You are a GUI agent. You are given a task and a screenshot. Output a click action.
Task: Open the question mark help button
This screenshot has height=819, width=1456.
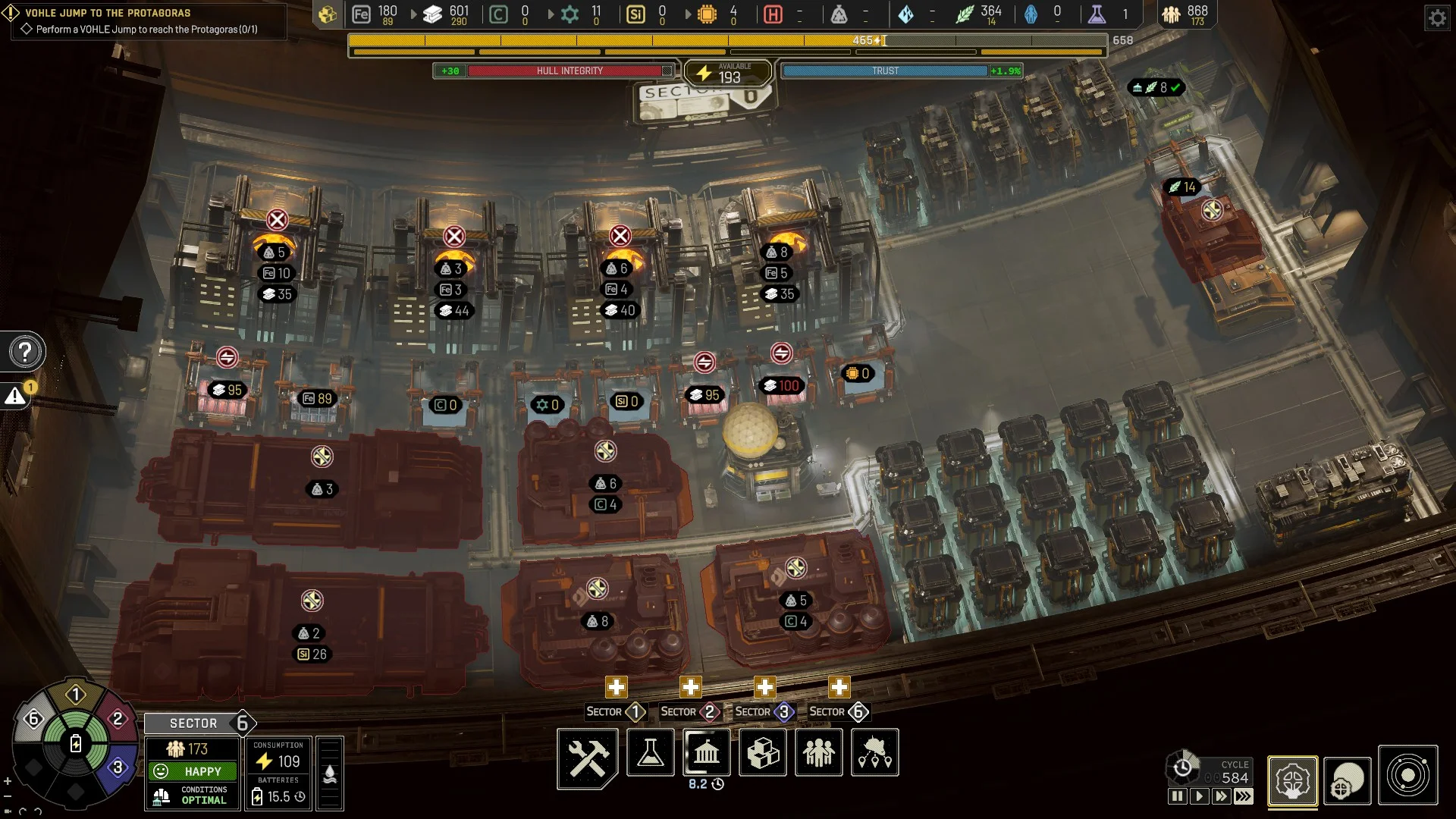pyautogui.click(x=25, y=352)
